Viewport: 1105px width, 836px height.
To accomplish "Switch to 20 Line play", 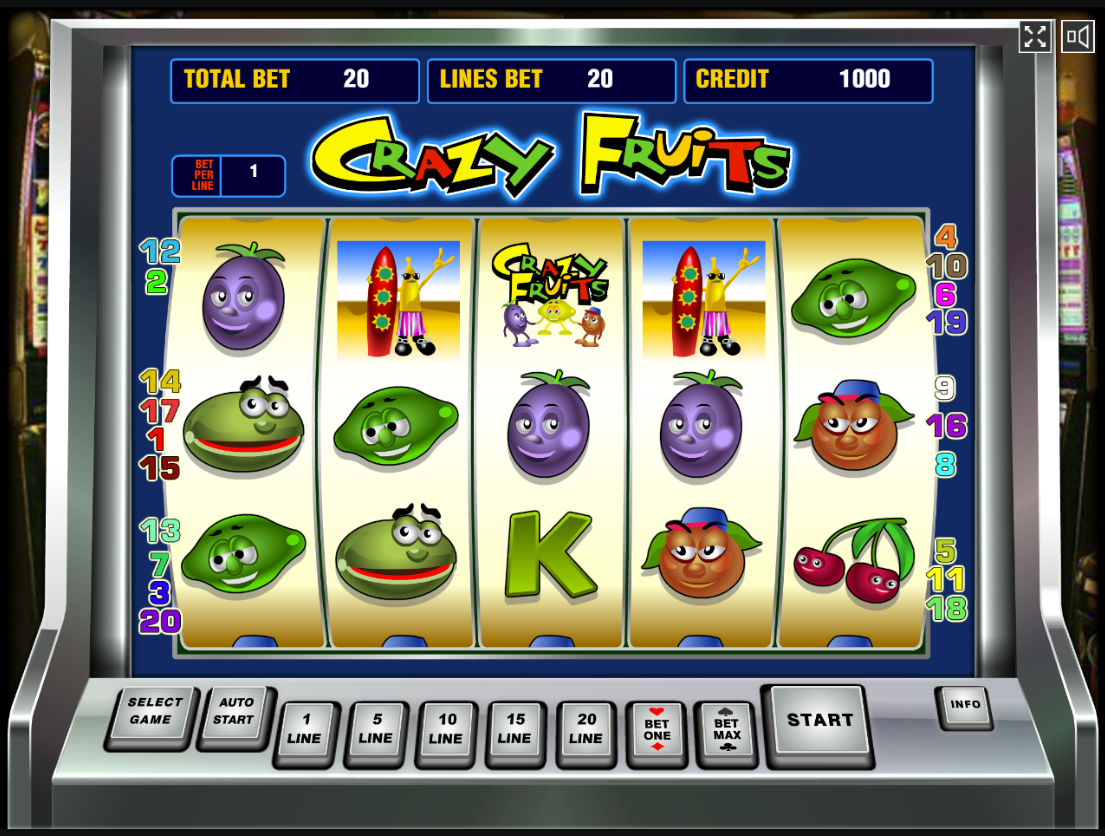I will [x=586, y=730].
